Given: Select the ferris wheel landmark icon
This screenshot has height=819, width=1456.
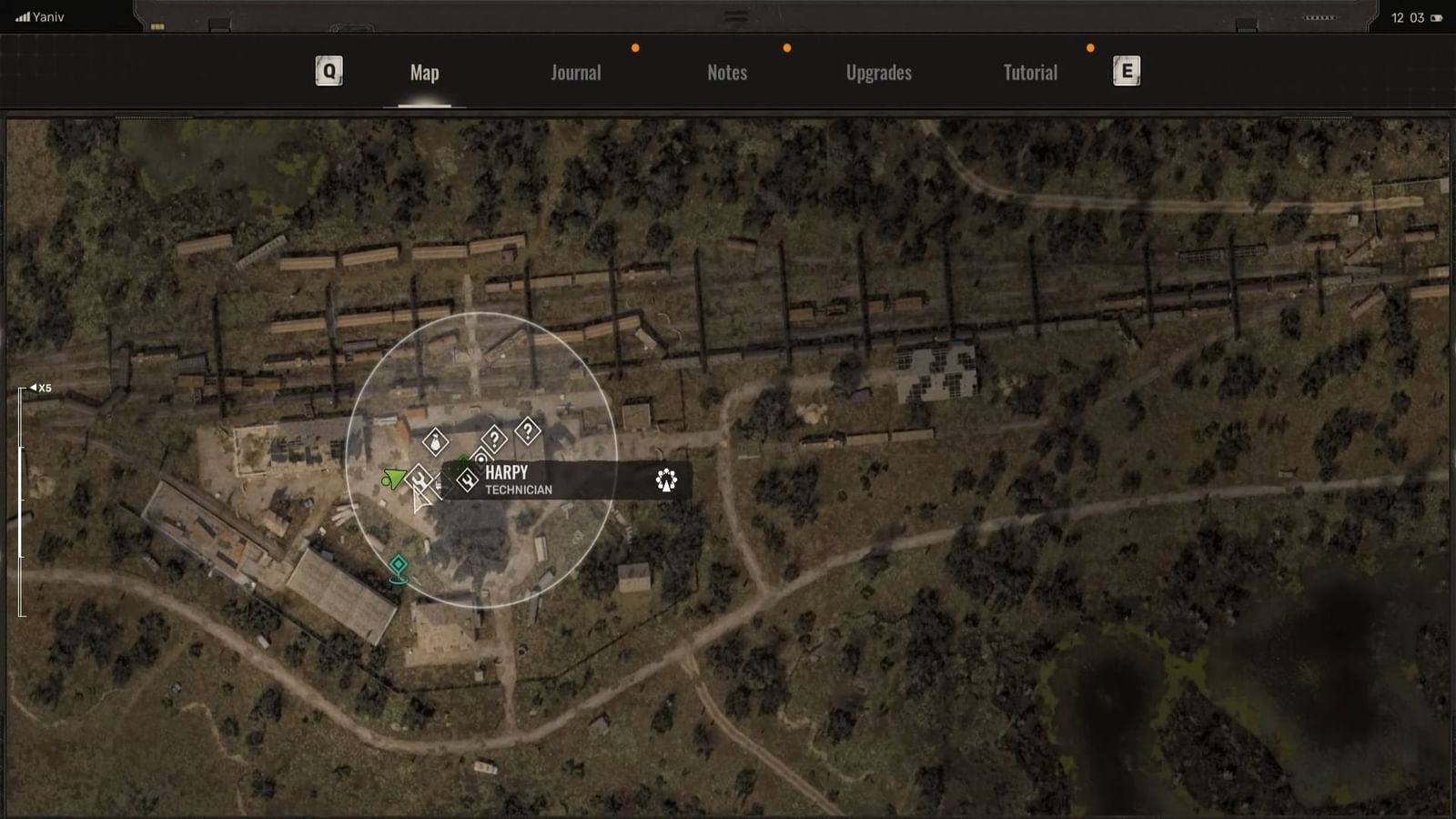Looking at the screenshot, I should coord(665,480).
